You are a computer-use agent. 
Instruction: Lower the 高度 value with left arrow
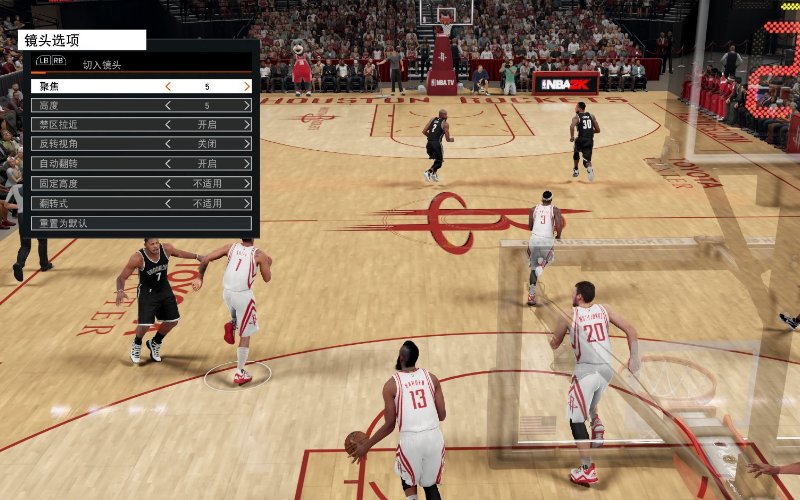[168, 105]
